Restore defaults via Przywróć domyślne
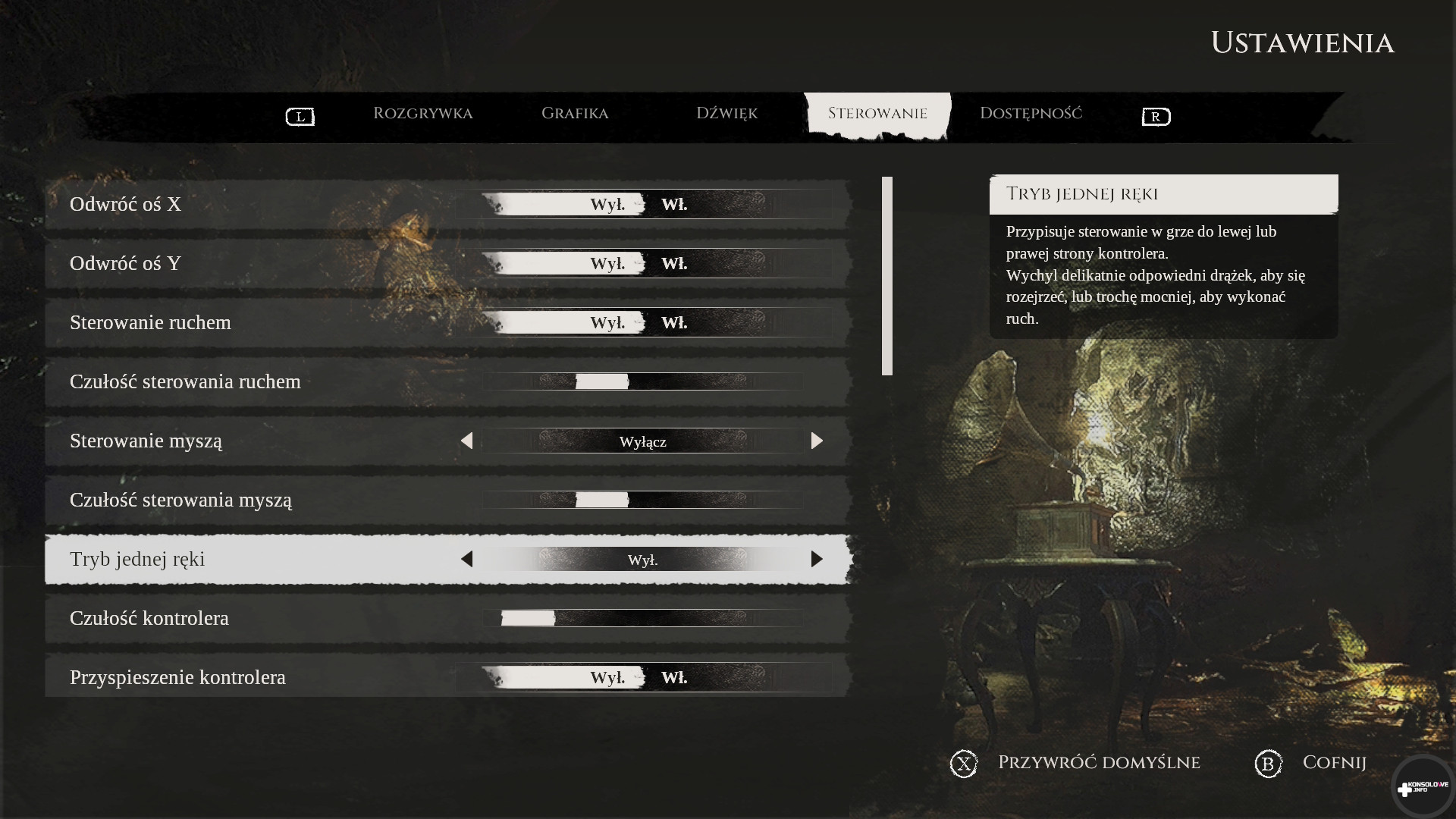The height and width of the screenshot is (819, 1456). tap(1098, 763)
